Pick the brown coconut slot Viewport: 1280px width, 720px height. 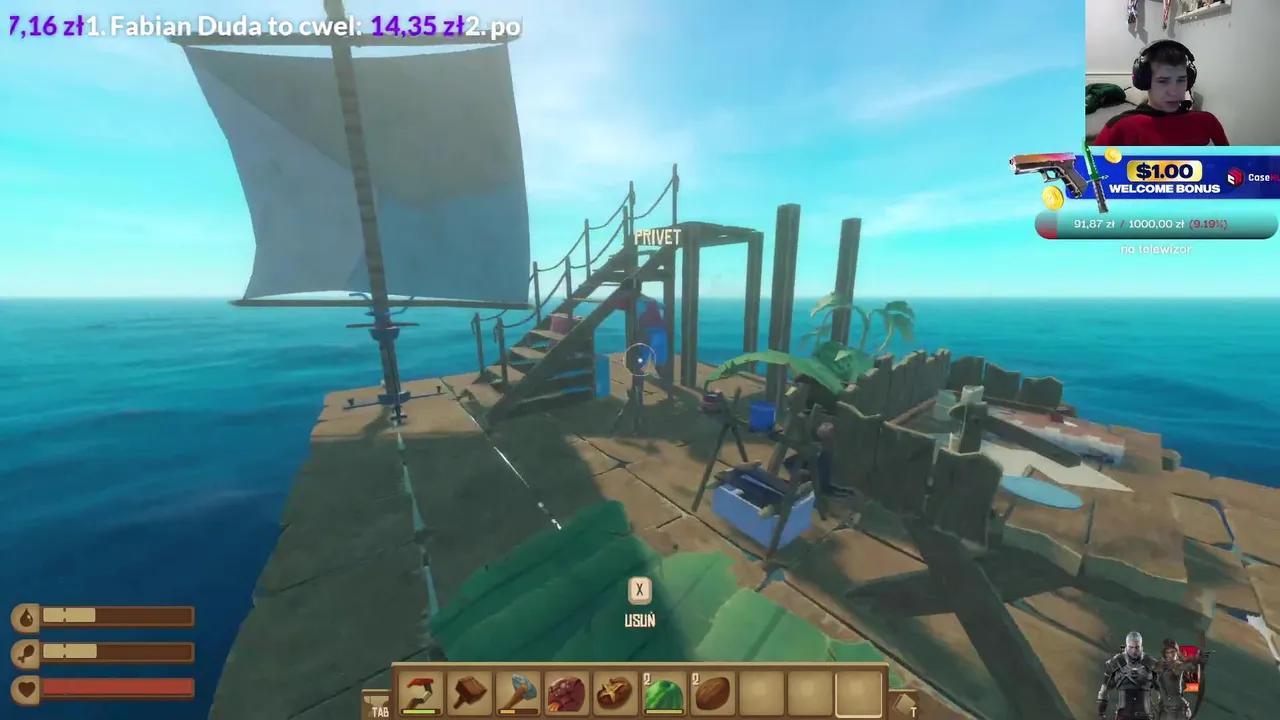tap(711, 692)
